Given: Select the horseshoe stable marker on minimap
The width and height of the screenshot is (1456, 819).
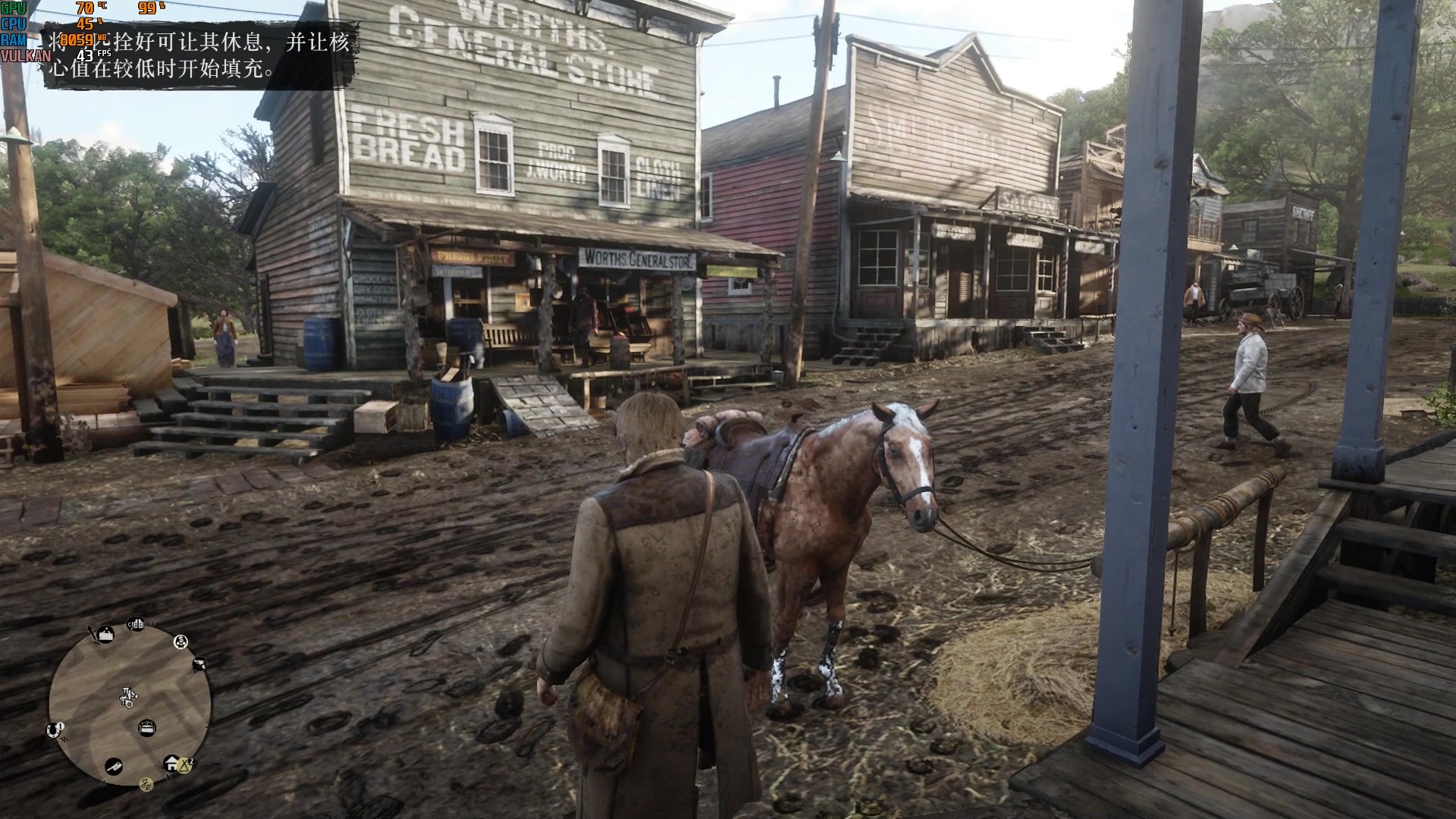Looking at the screenshot, I should (x=52, y=731).
